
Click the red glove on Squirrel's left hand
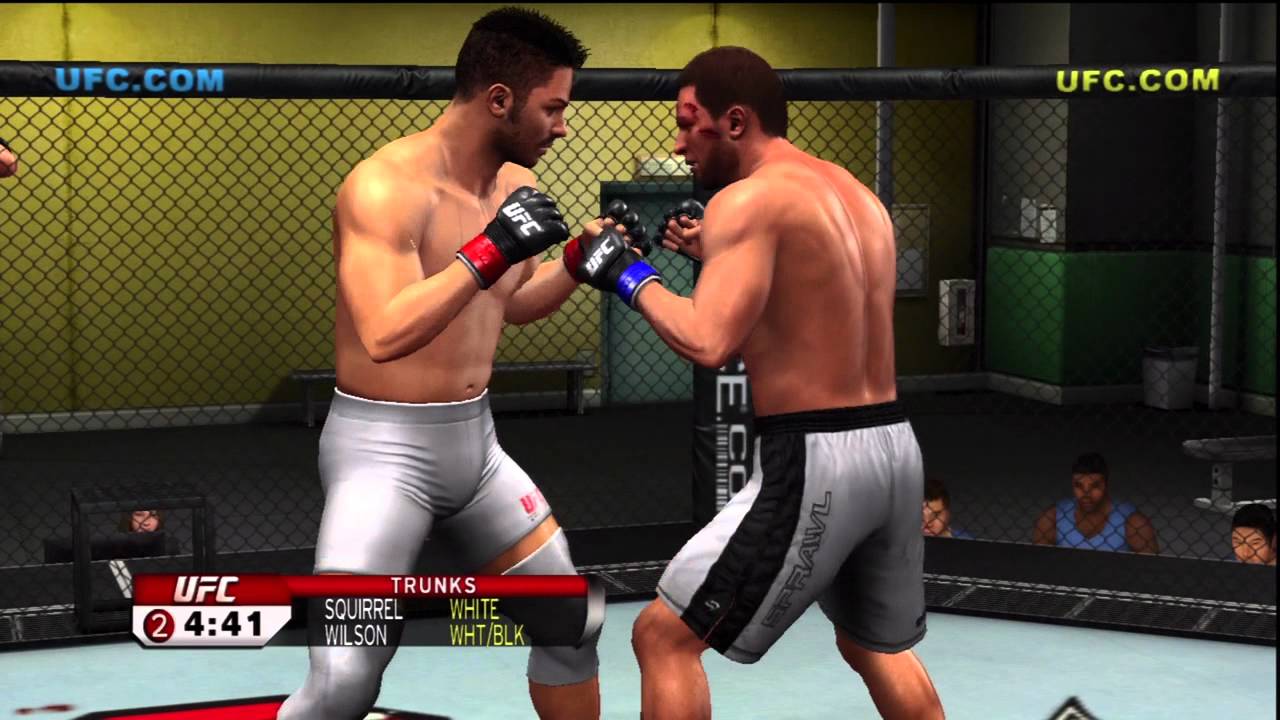pos(481,257)
